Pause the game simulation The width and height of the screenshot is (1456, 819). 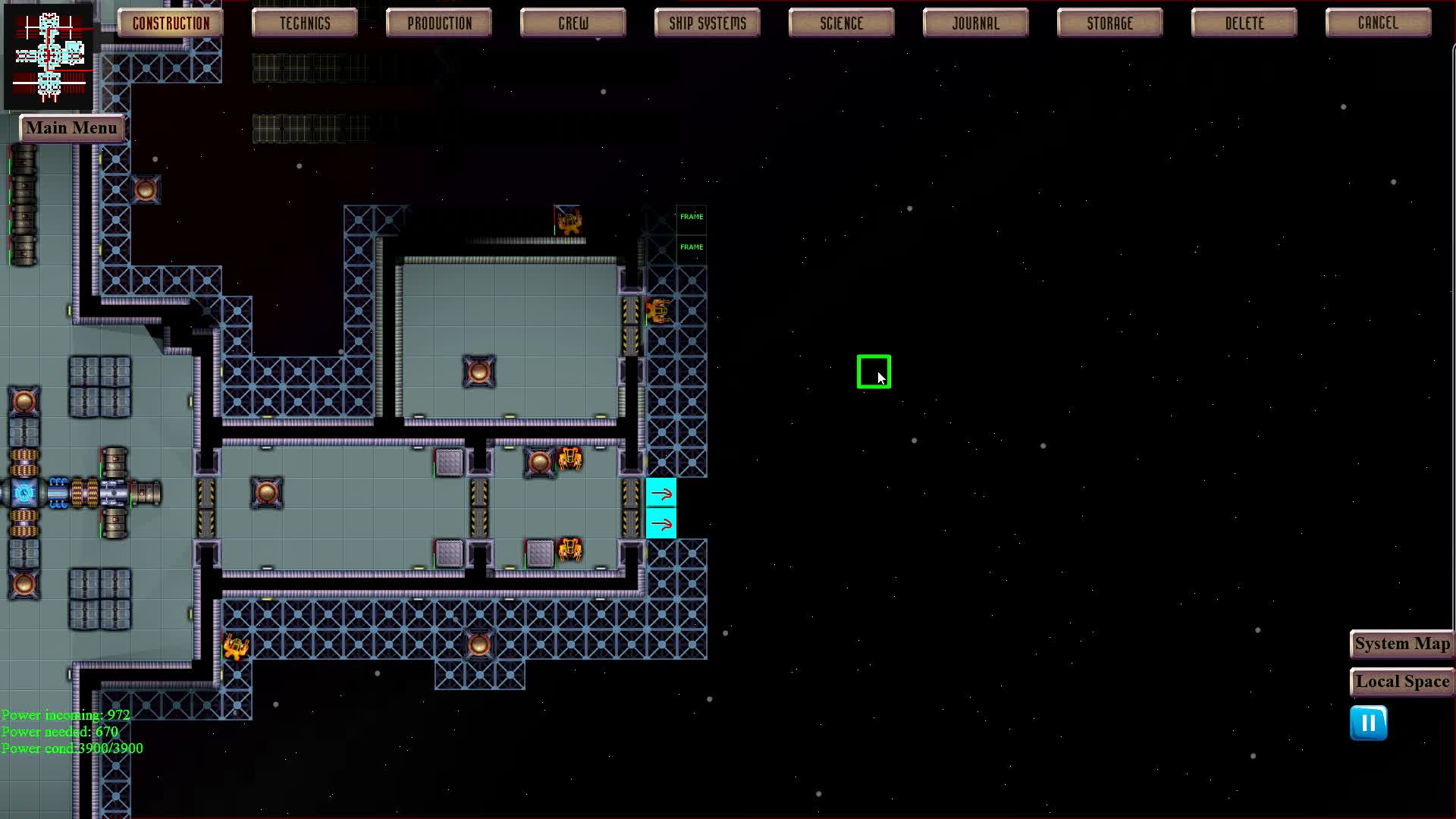click(1368, 723)
